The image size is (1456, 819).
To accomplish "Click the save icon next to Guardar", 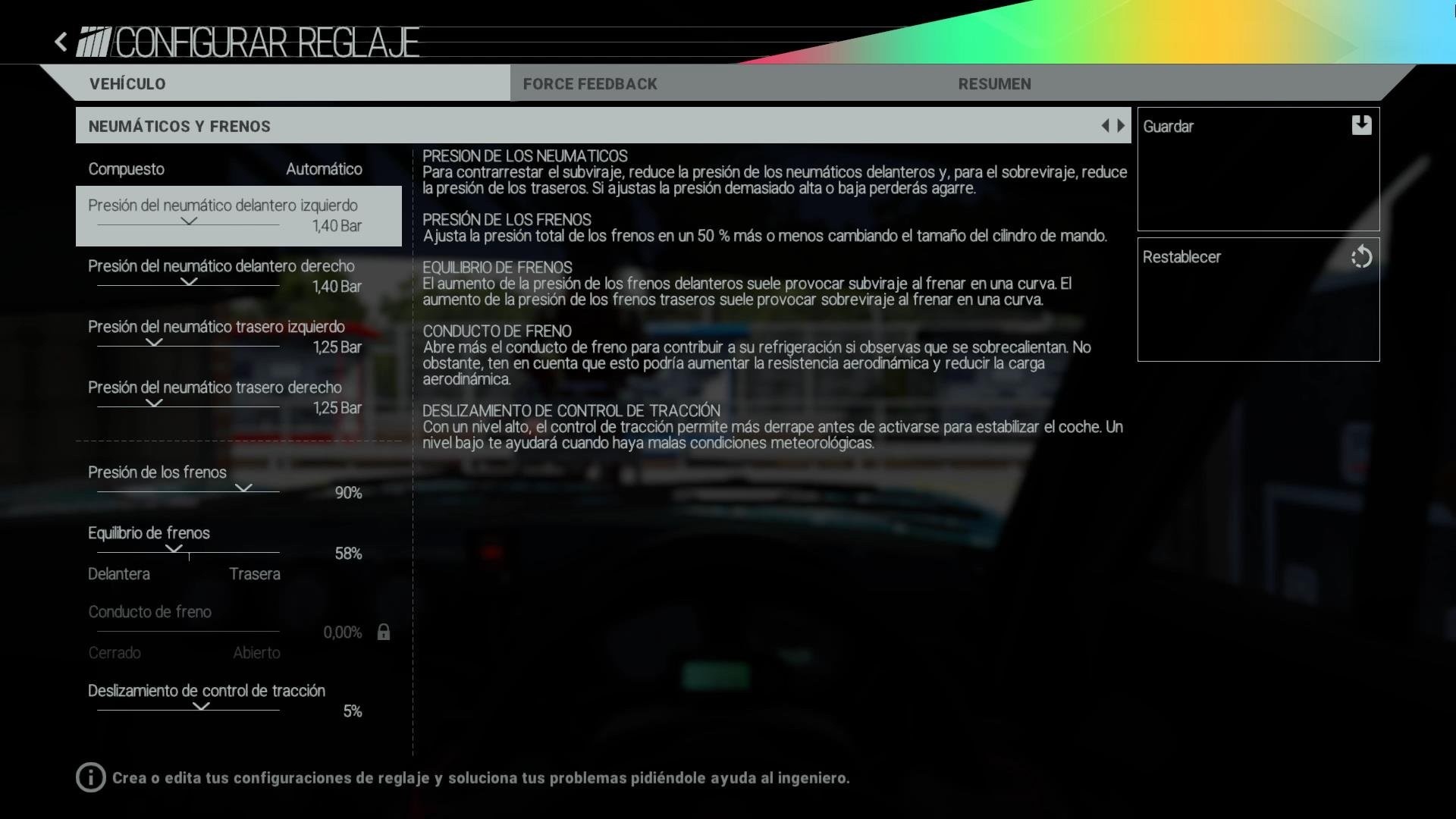I will (1361, 126).
